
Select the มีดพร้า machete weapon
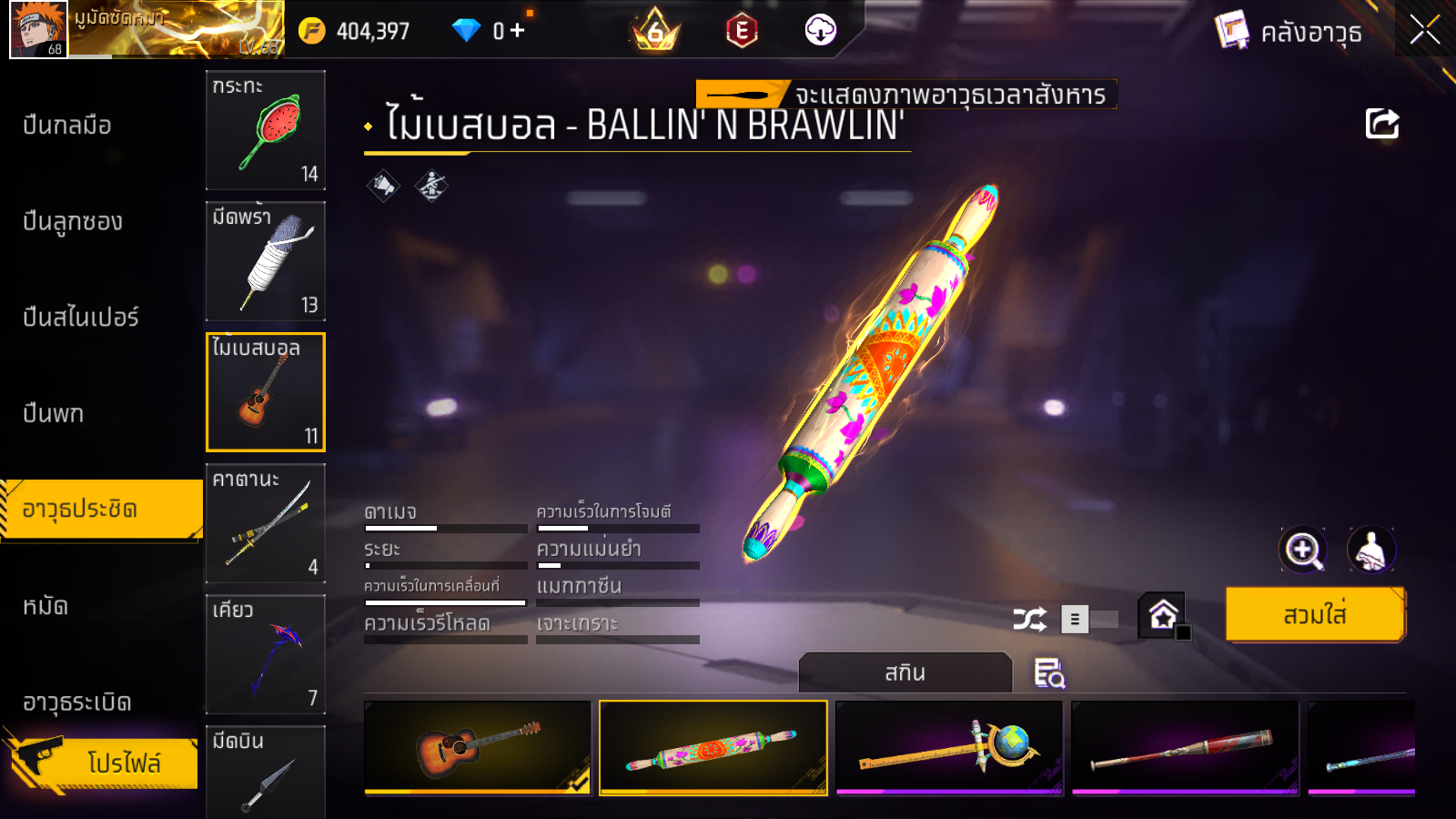(x=266, y=261)
